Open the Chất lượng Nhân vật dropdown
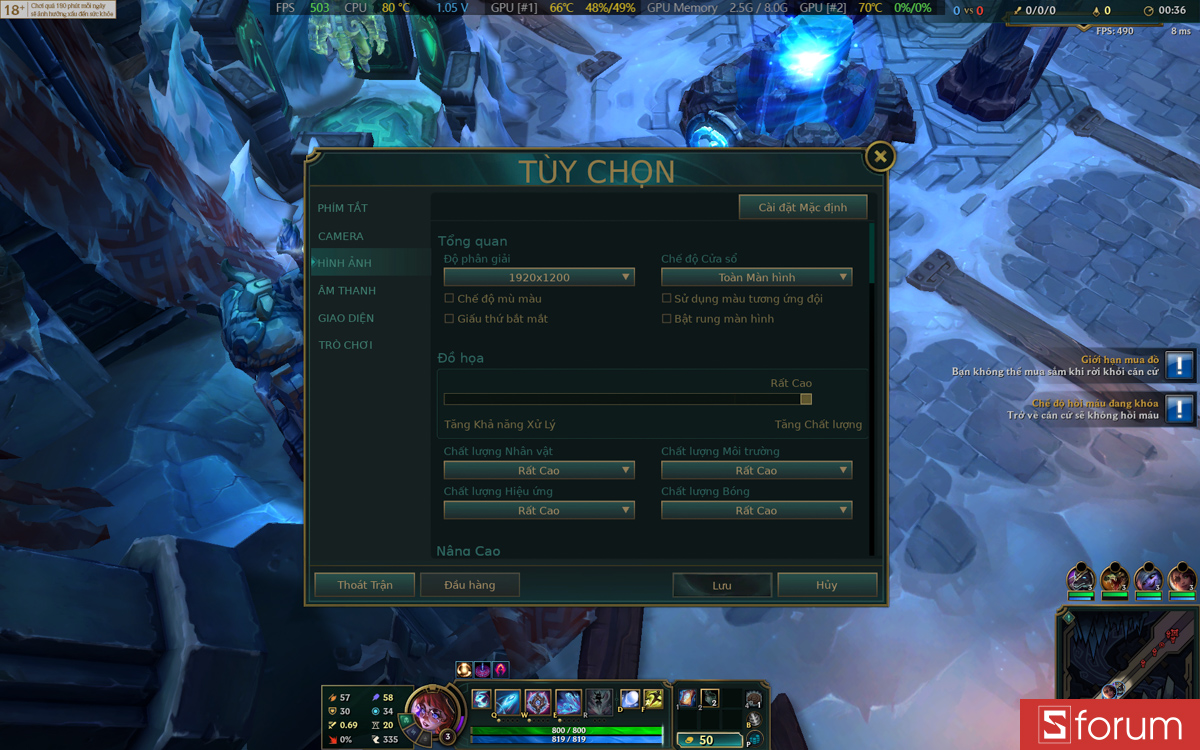The image size is (1200, 750). pyautogui.click(x=539, y=470)
